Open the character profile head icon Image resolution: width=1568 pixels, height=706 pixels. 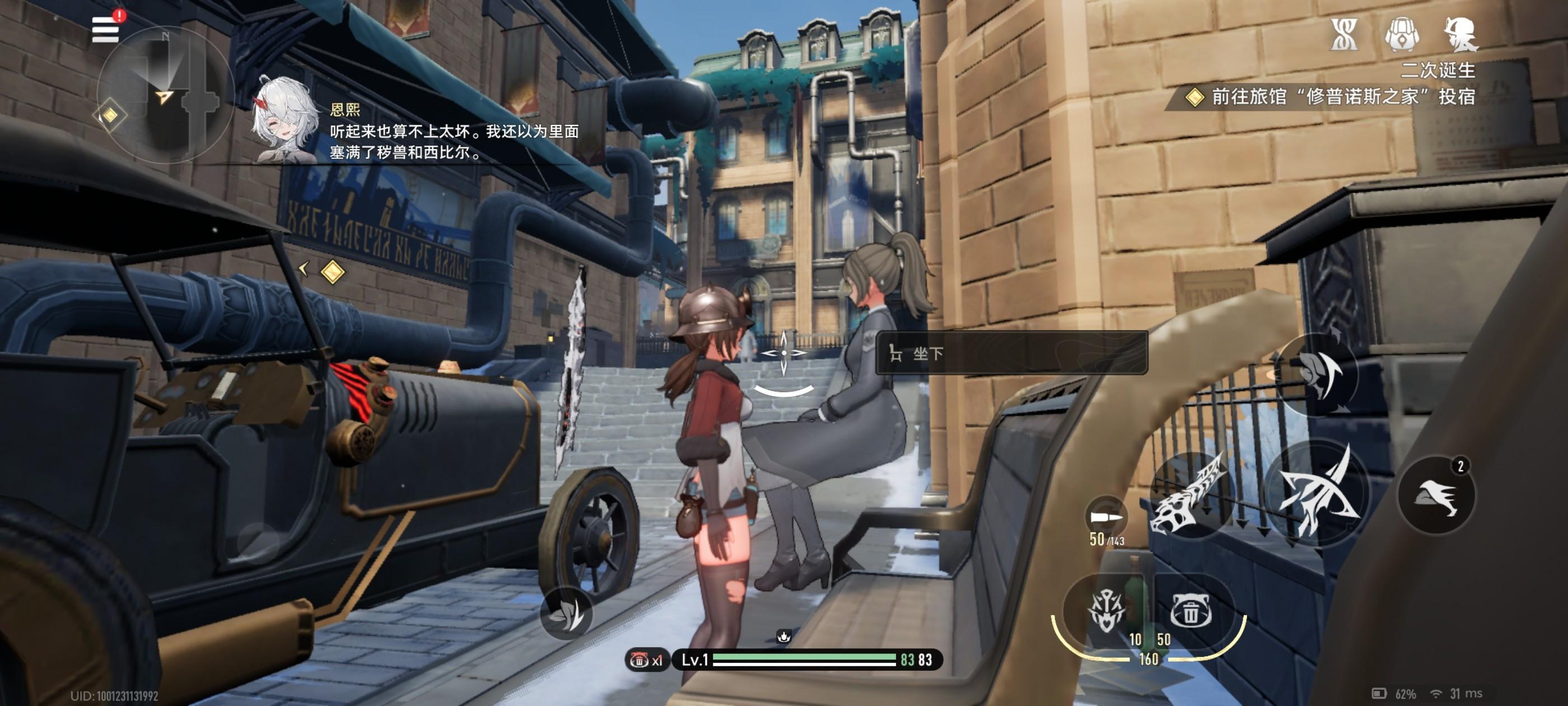coord(1460,34)
